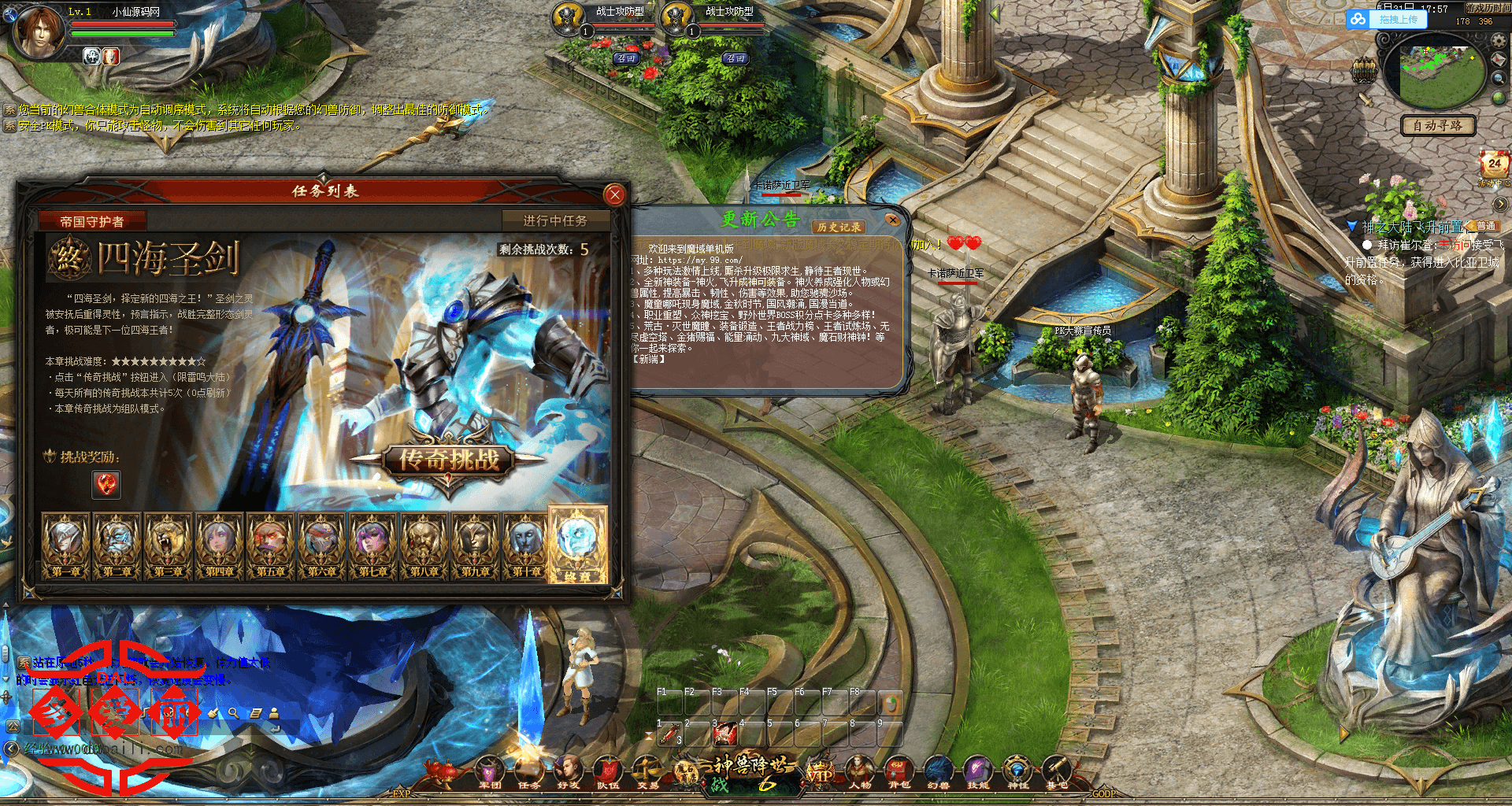Switch to the 进行中任务 tab

tap(555, 221)
